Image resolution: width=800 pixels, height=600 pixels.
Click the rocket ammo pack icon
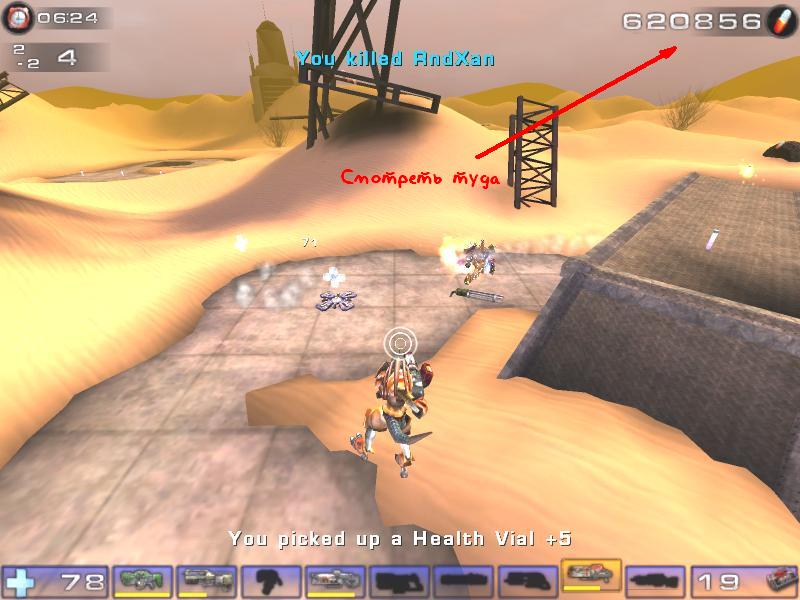click(780, 580)
